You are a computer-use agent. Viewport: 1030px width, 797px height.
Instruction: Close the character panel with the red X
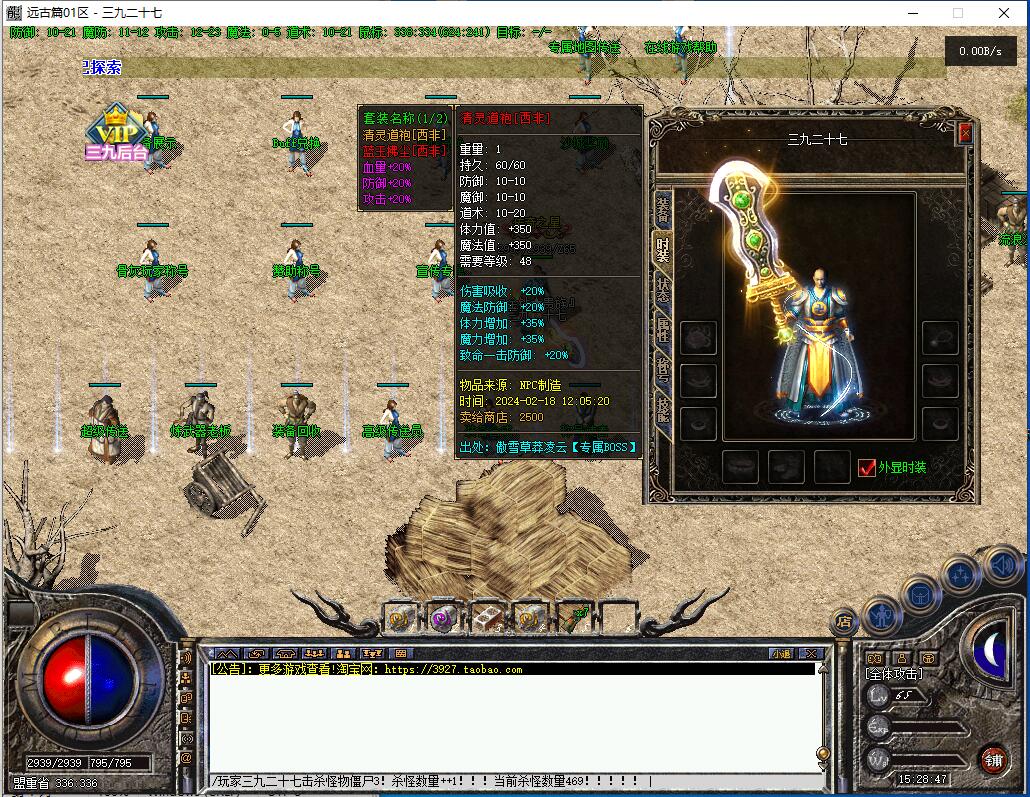(x=965, y=133)
